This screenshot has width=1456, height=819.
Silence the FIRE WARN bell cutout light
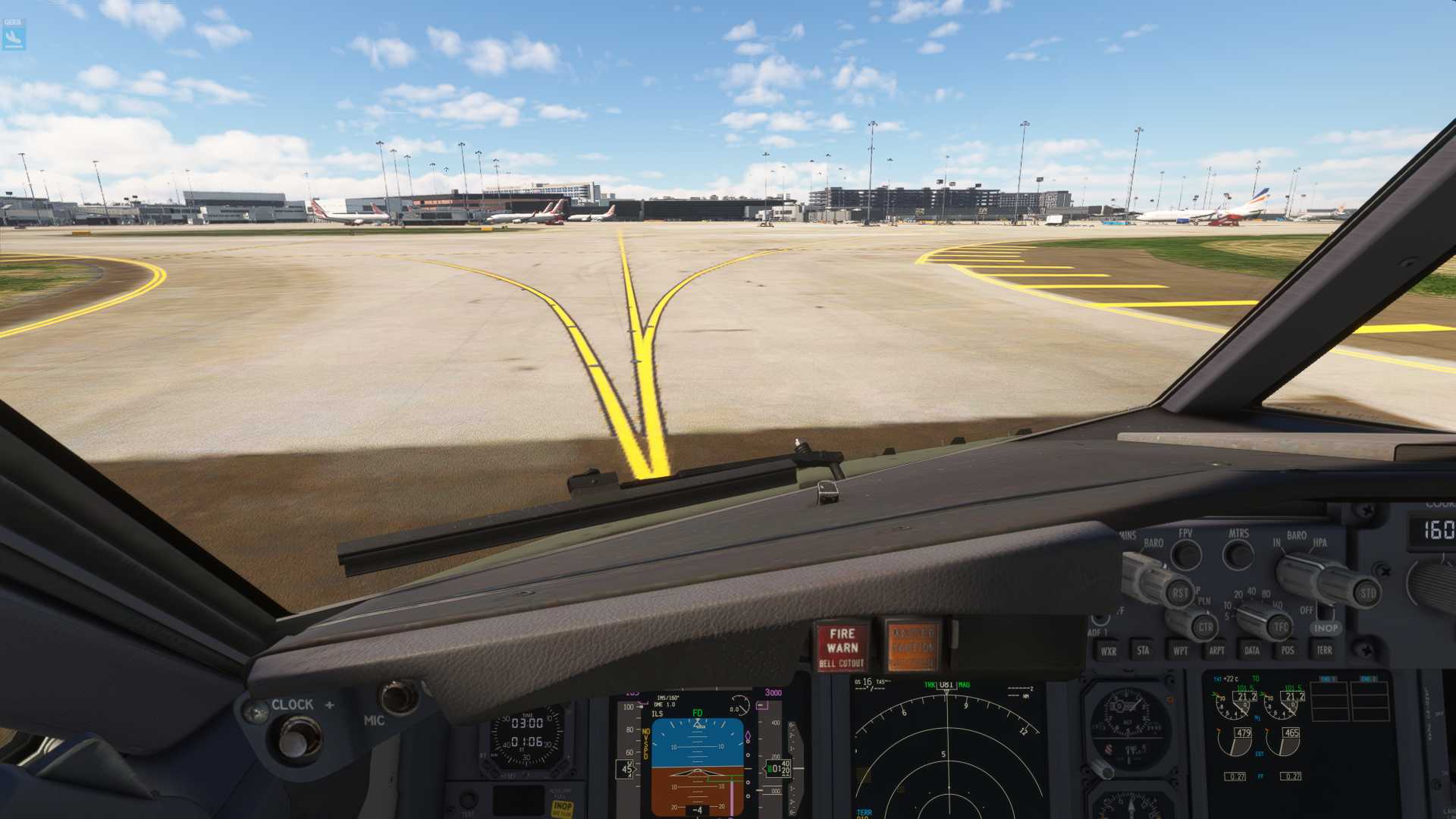coord(843,647)
